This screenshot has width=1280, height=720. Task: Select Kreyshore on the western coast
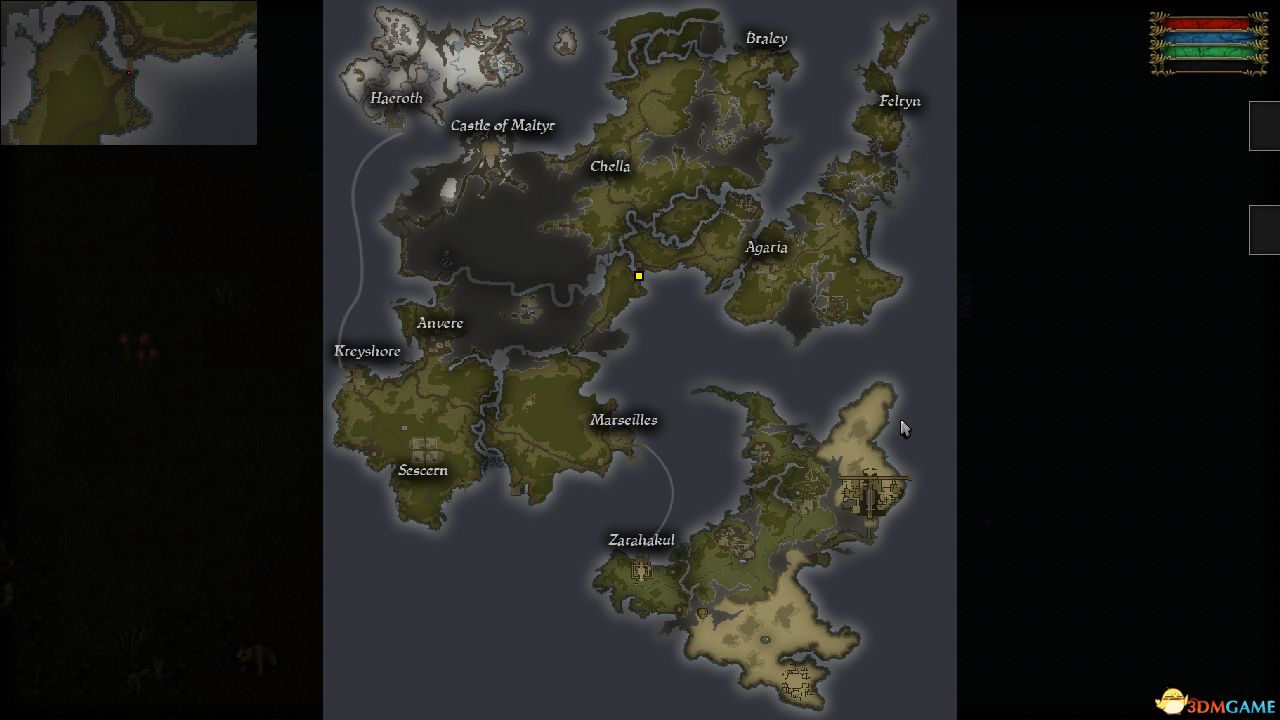(367, 351)
